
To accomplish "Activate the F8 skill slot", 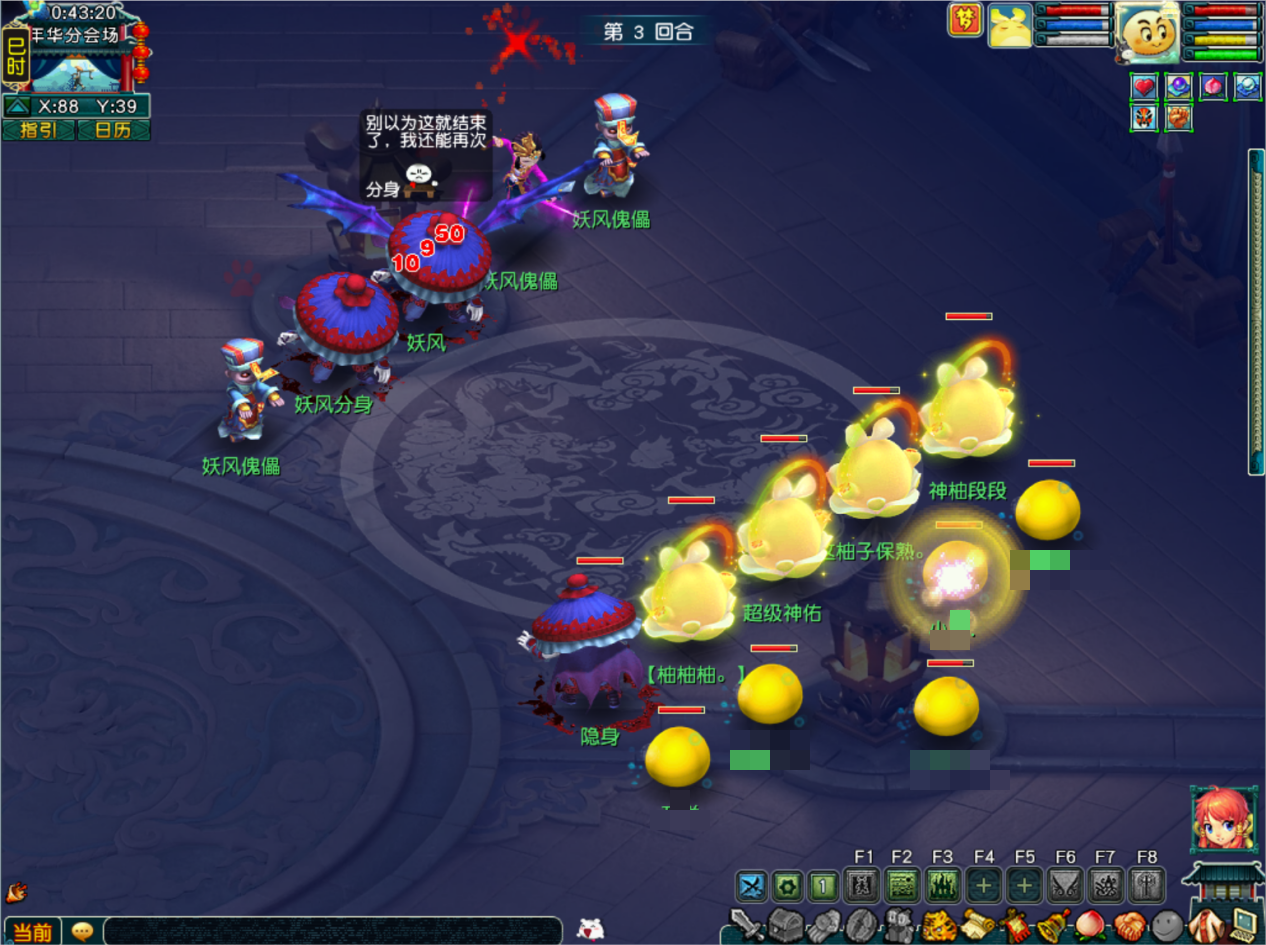I will click(1147, 886).
